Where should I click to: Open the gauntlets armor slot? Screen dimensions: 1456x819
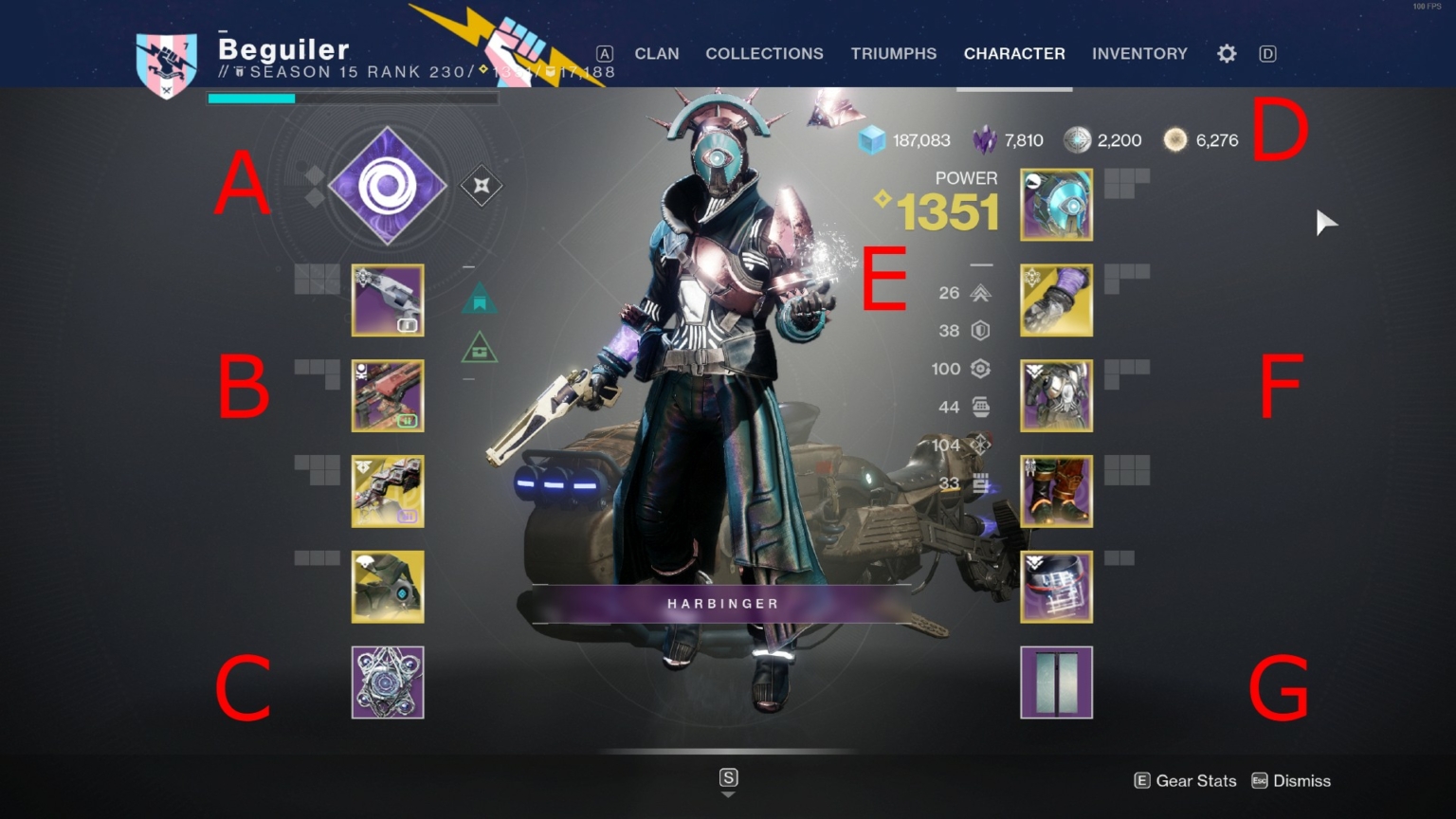tap(1056, 300)
